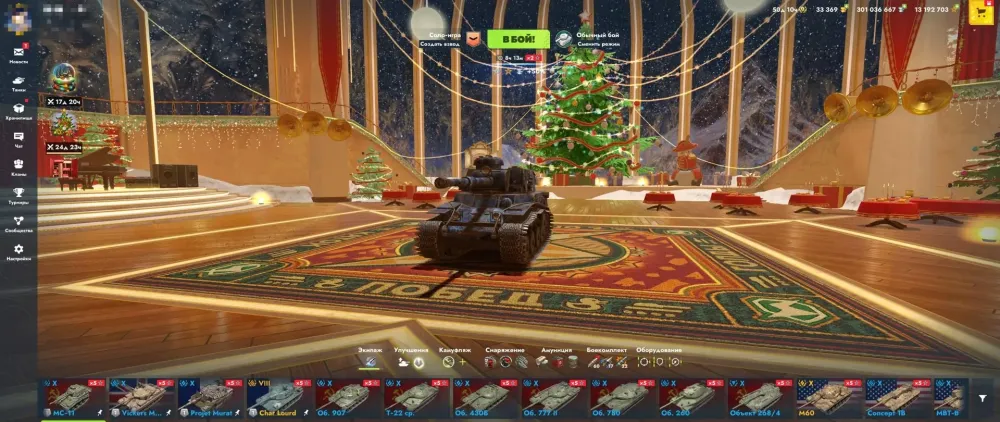
Task: Choose the Concept 1B tank in carousel
Action: pos(898,396)
